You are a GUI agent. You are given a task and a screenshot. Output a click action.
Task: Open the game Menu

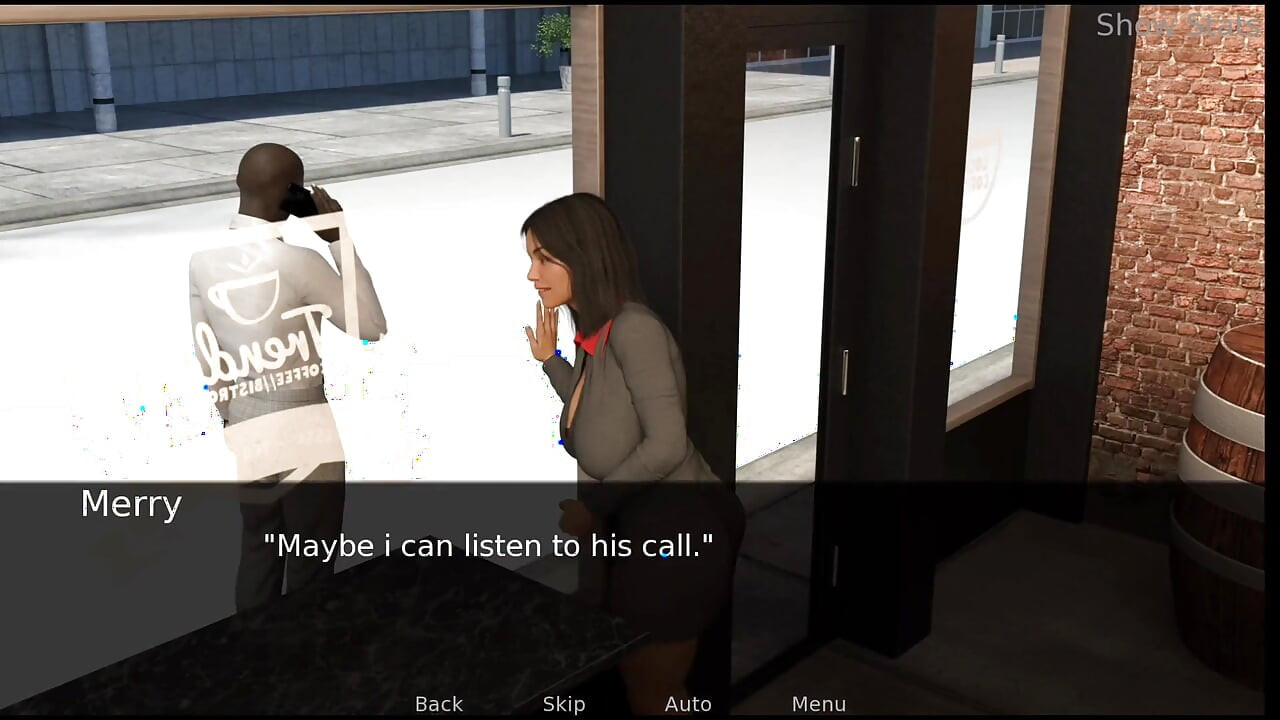(818, 704)
